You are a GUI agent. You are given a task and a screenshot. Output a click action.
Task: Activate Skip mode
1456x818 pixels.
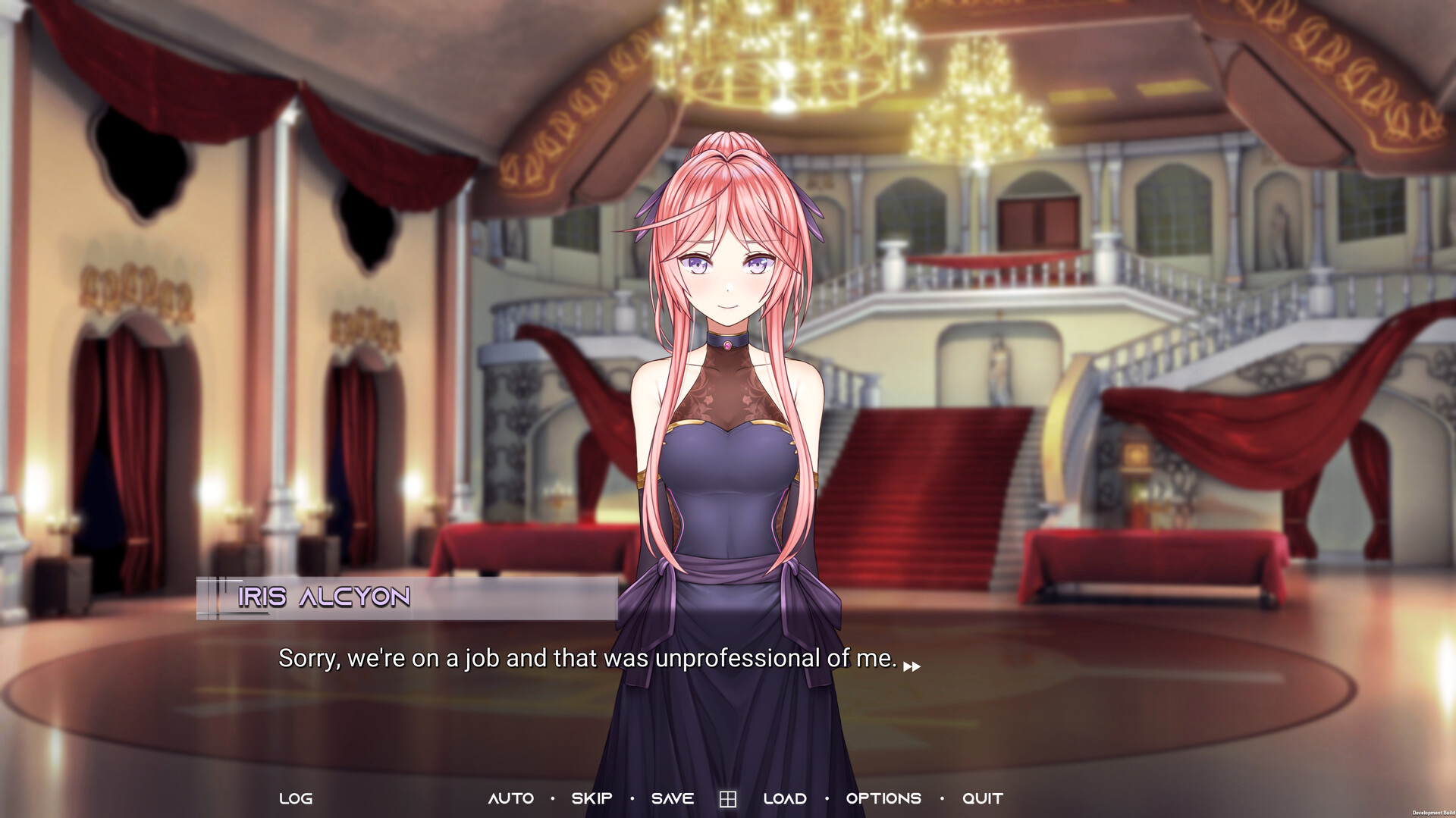[591, 798]
